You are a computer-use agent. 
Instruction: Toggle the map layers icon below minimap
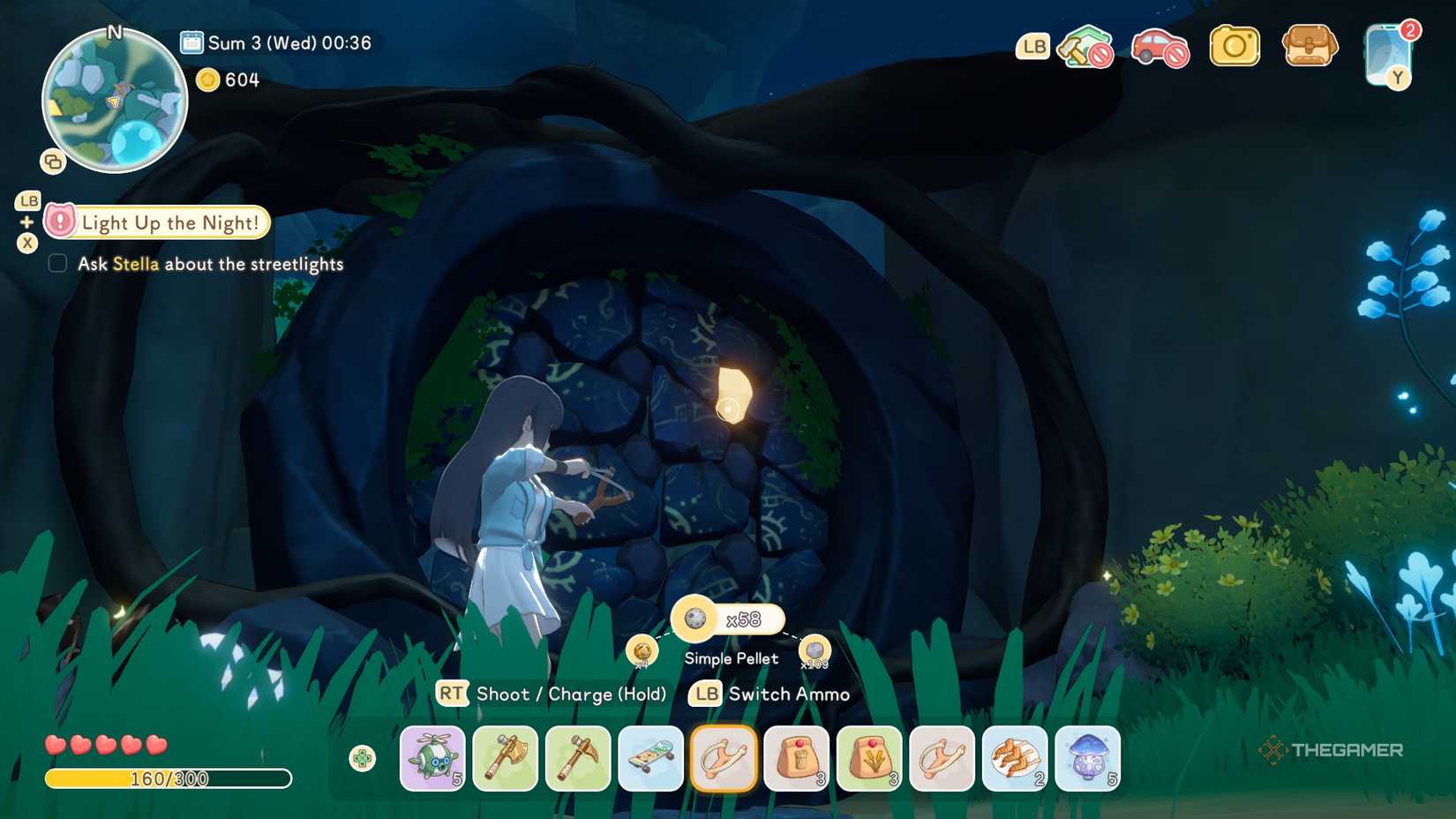point(53,161)
